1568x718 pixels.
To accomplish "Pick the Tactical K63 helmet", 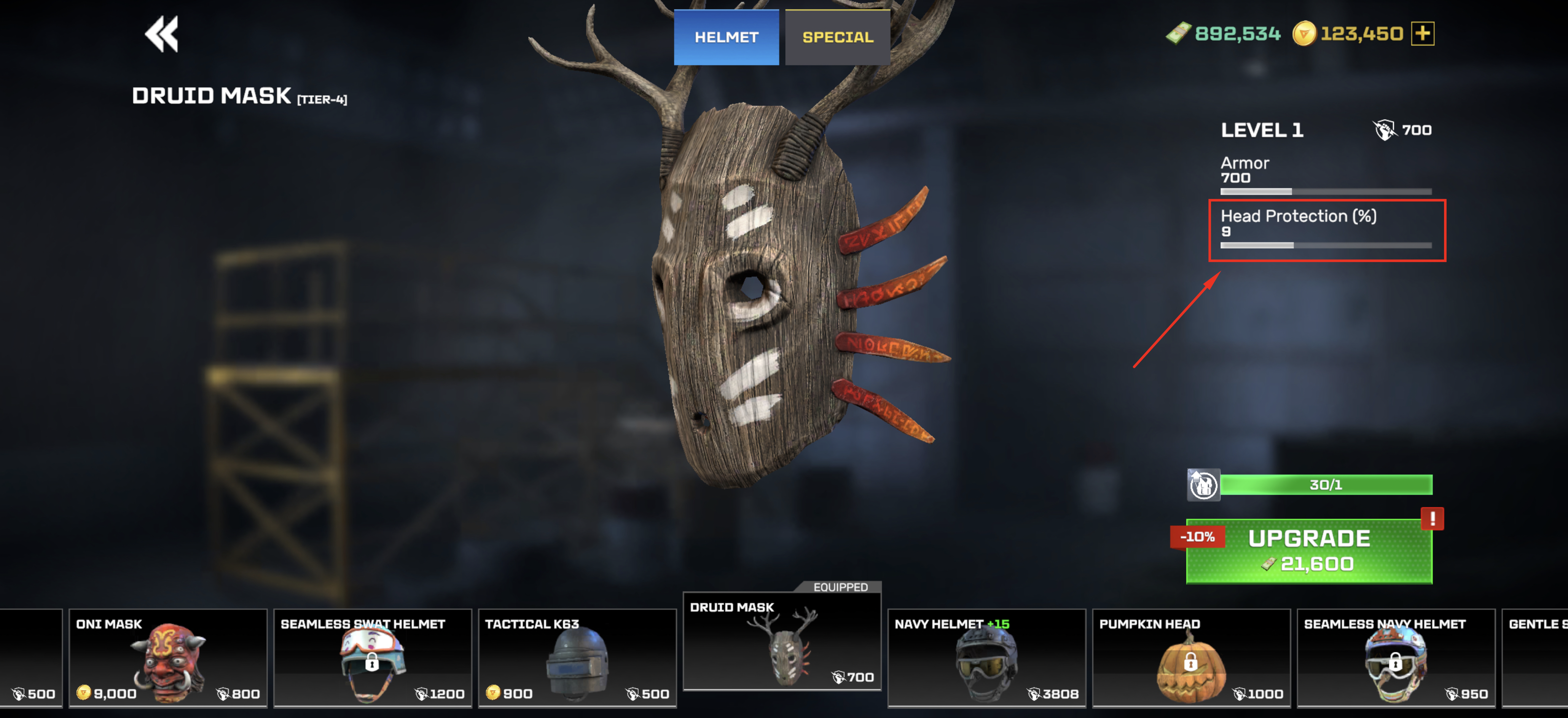I will coord(577,658).
